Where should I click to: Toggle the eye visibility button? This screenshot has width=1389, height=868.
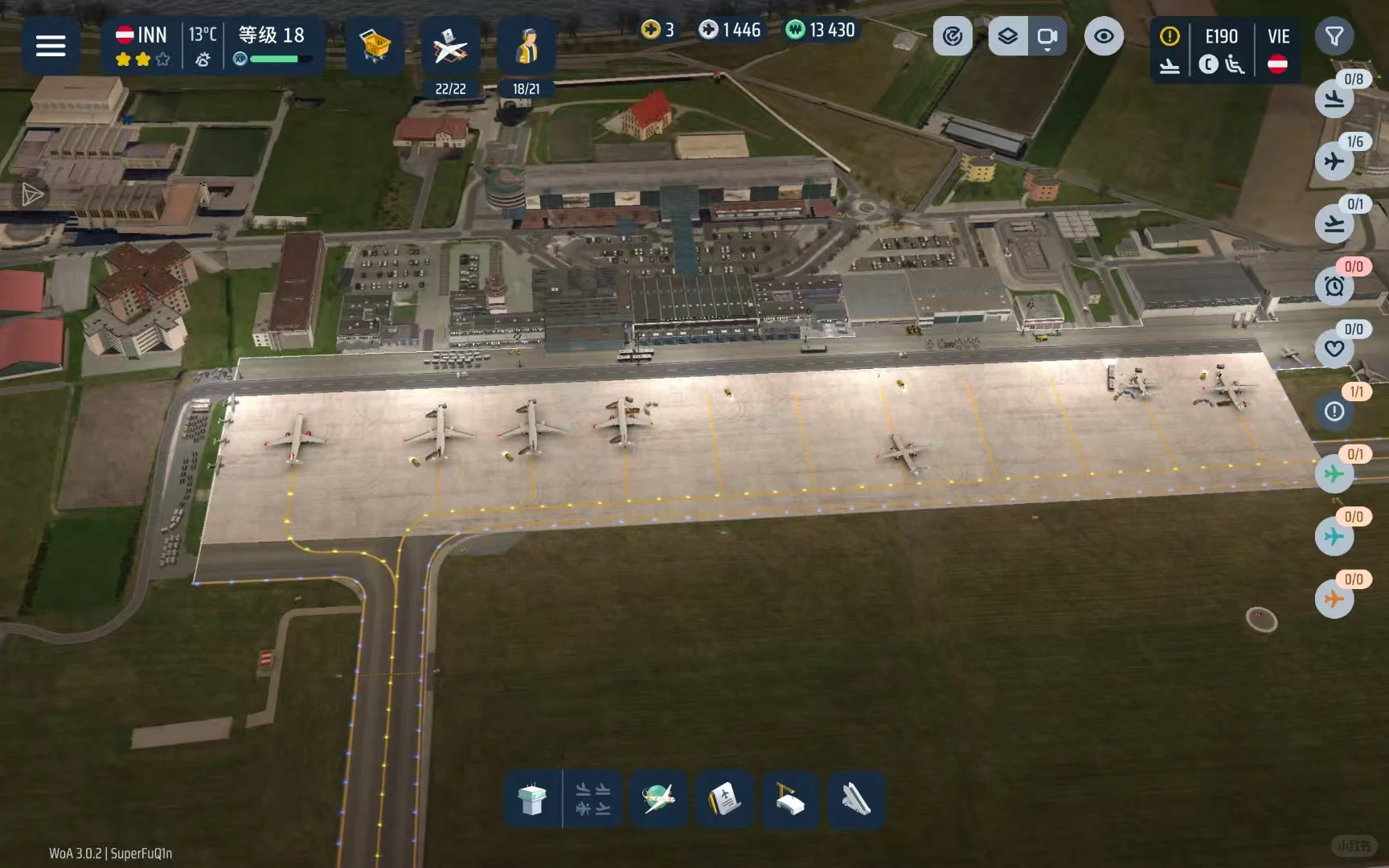coord(1104,36)
